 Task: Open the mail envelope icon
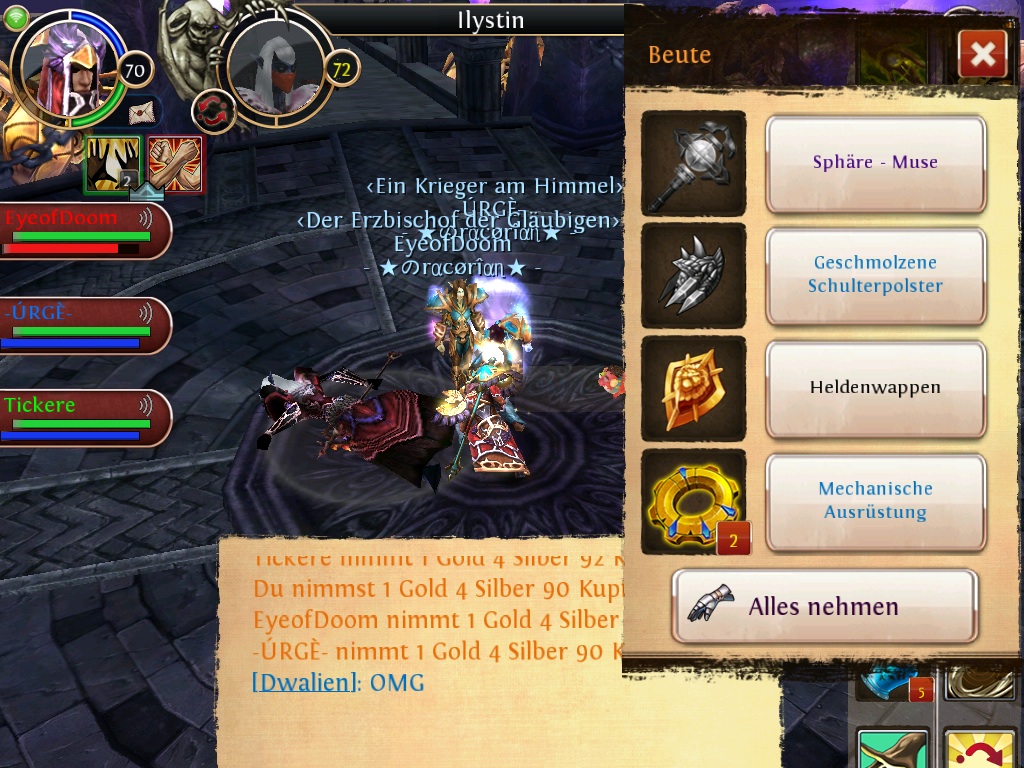(x=144, y=110)
